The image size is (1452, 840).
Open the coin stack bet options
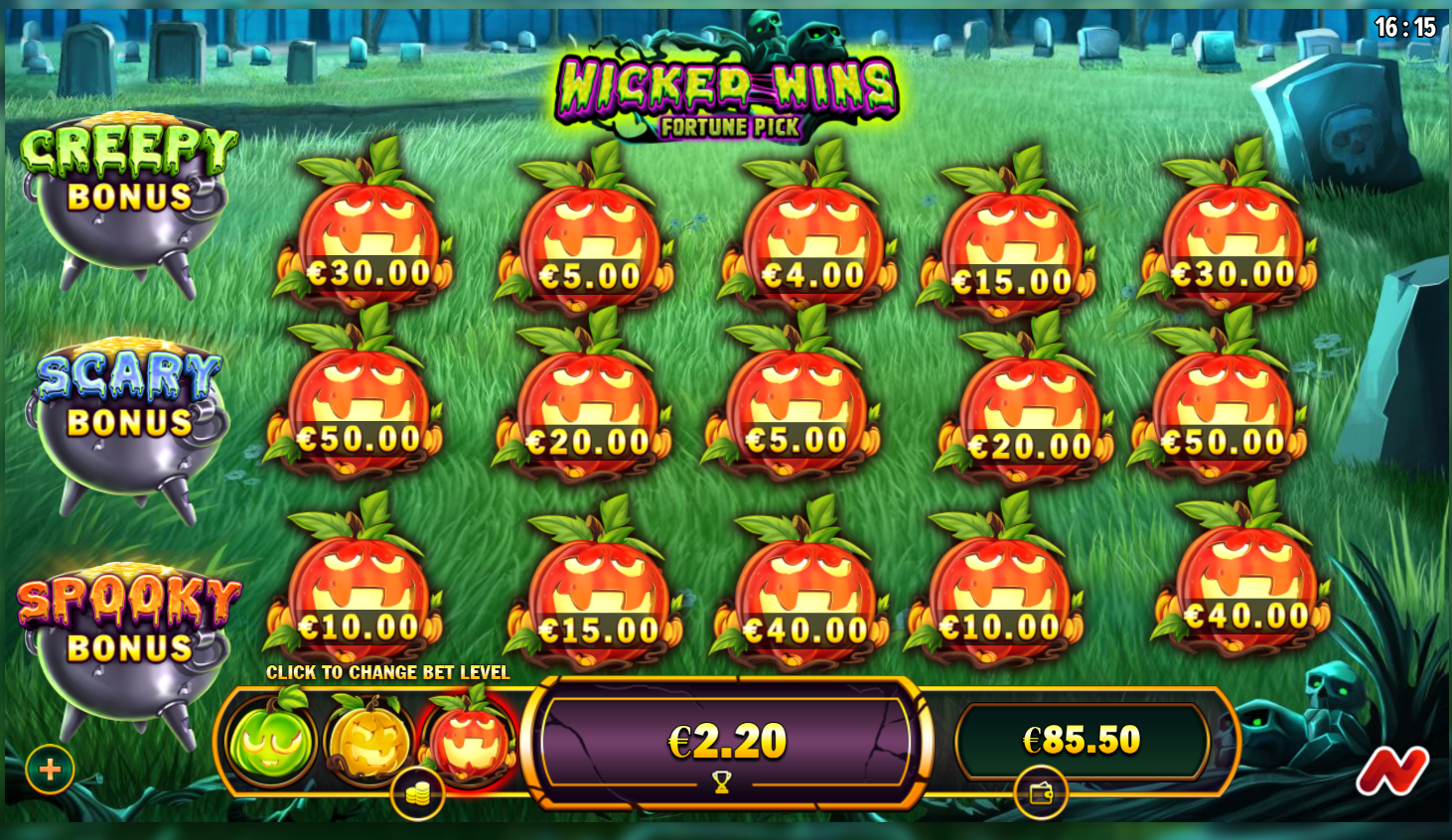[417, 793]
